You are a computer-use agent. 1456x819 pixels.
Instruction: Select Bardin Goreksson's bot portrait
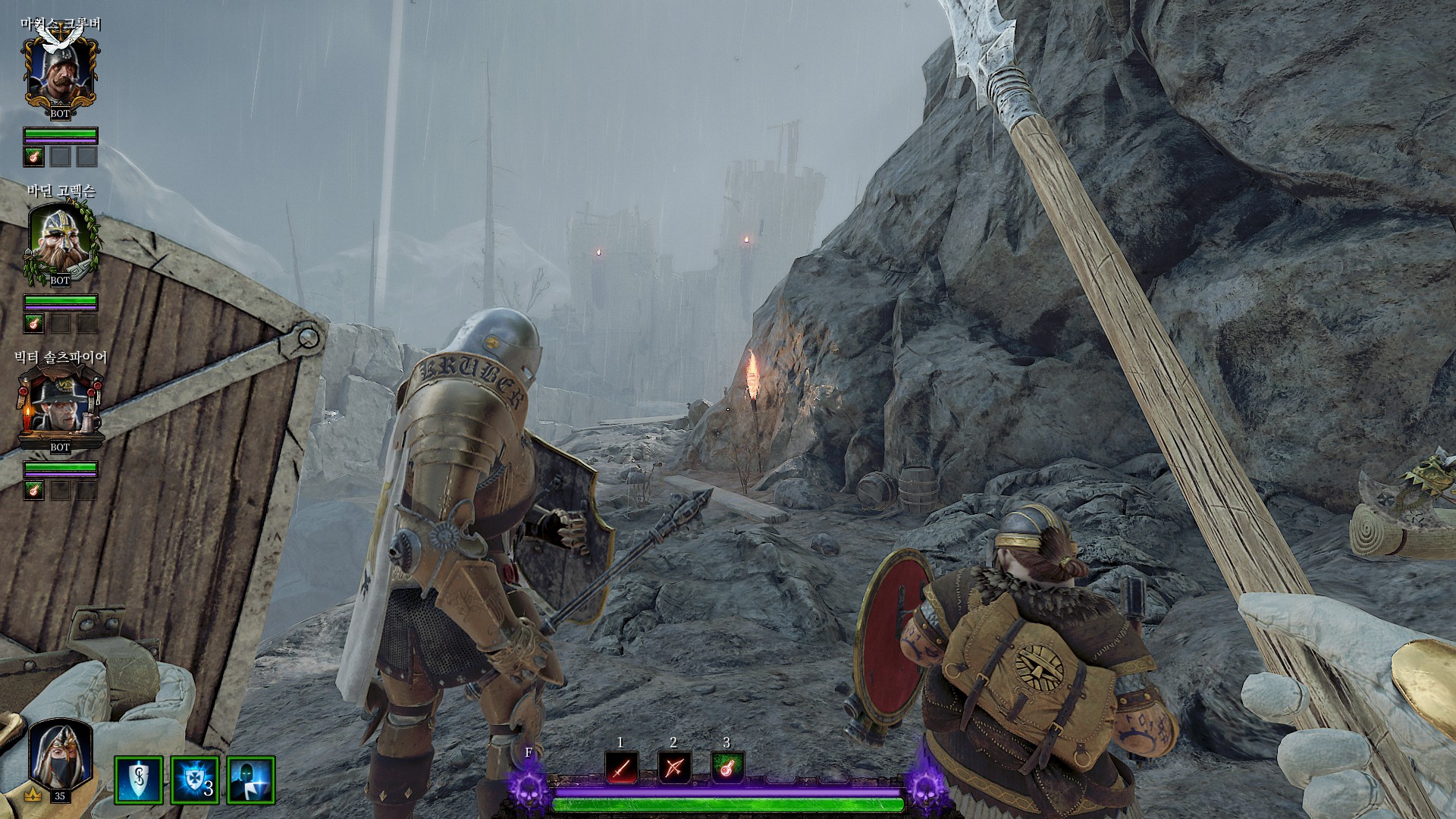tap(60, 240)
